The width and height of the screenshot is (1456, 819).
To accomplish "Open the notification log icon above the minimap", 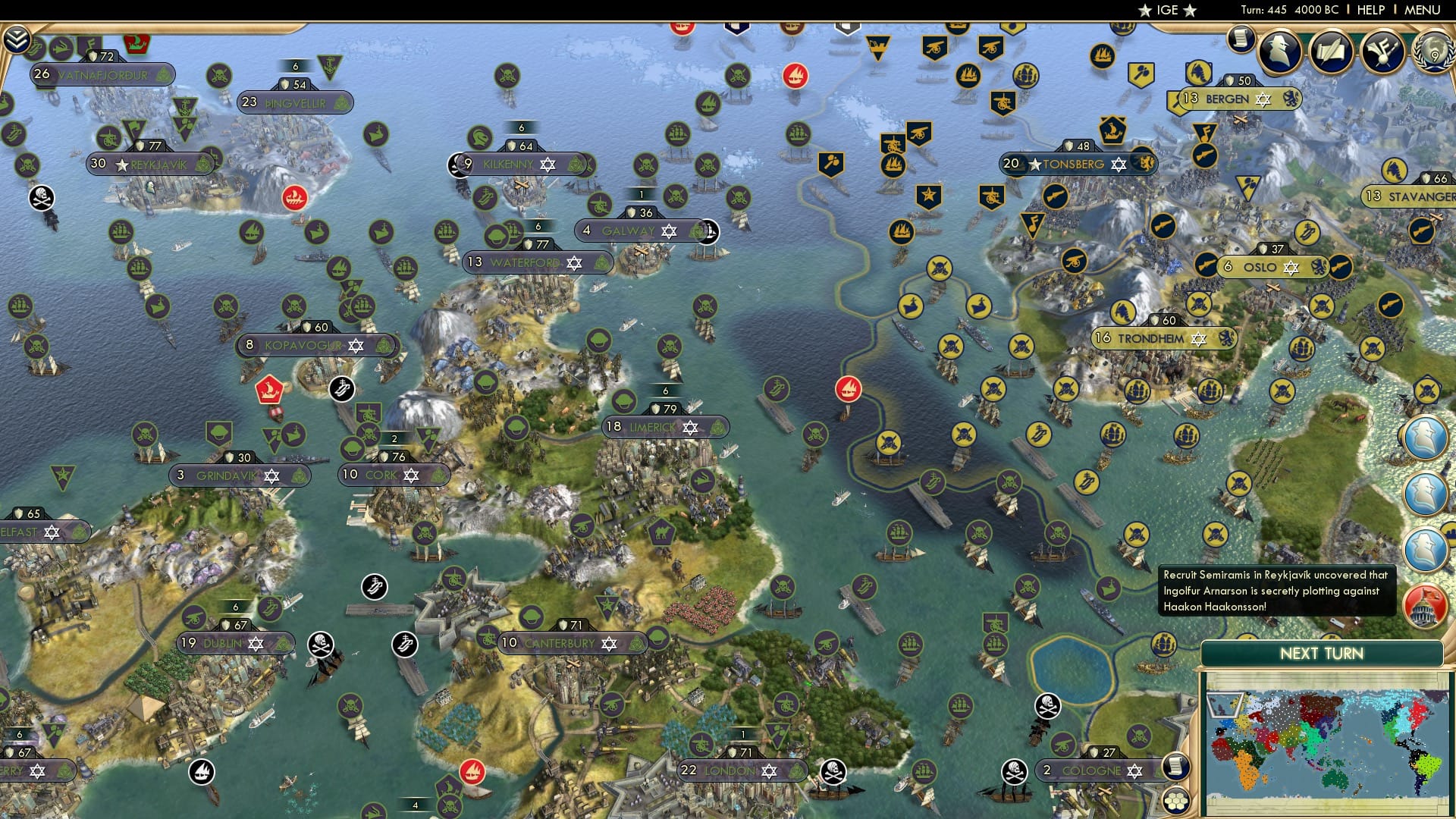I will point(1176,767).
